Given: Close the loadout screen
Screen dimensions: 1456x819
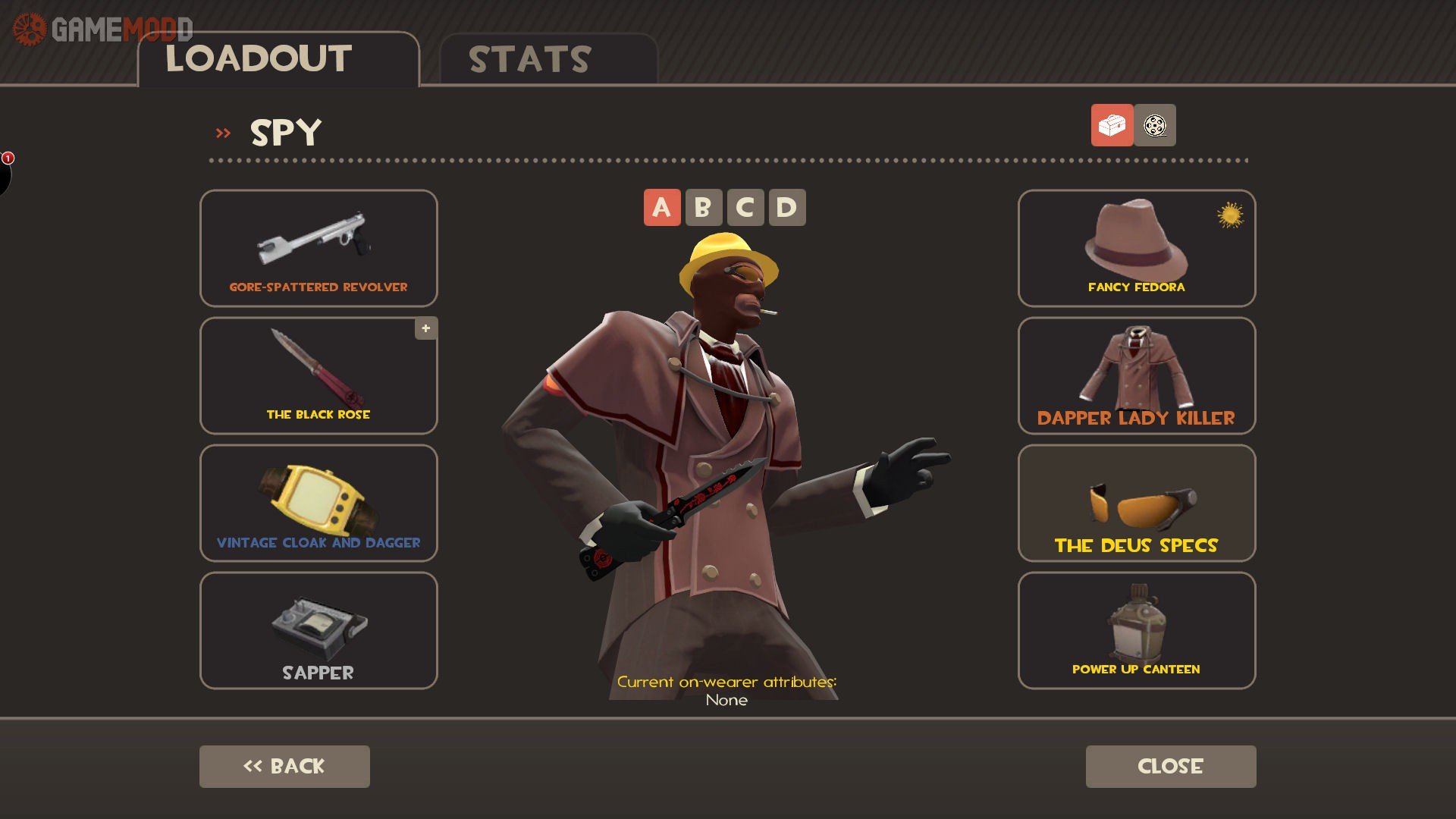Looking at the screenshot, I should pos(1170,766).
